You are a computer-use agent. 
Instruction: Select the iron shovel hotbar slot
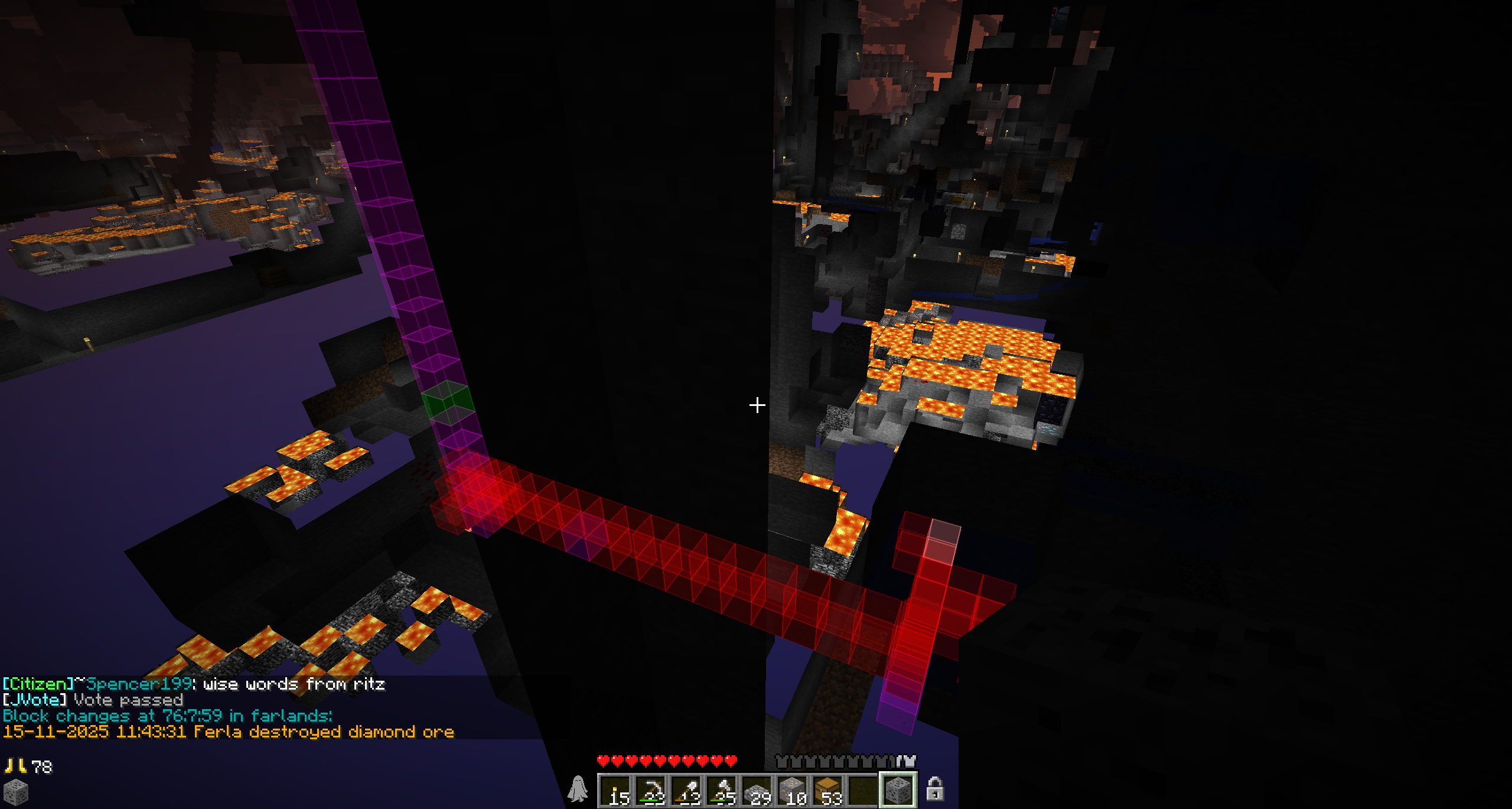coord(686,790)
